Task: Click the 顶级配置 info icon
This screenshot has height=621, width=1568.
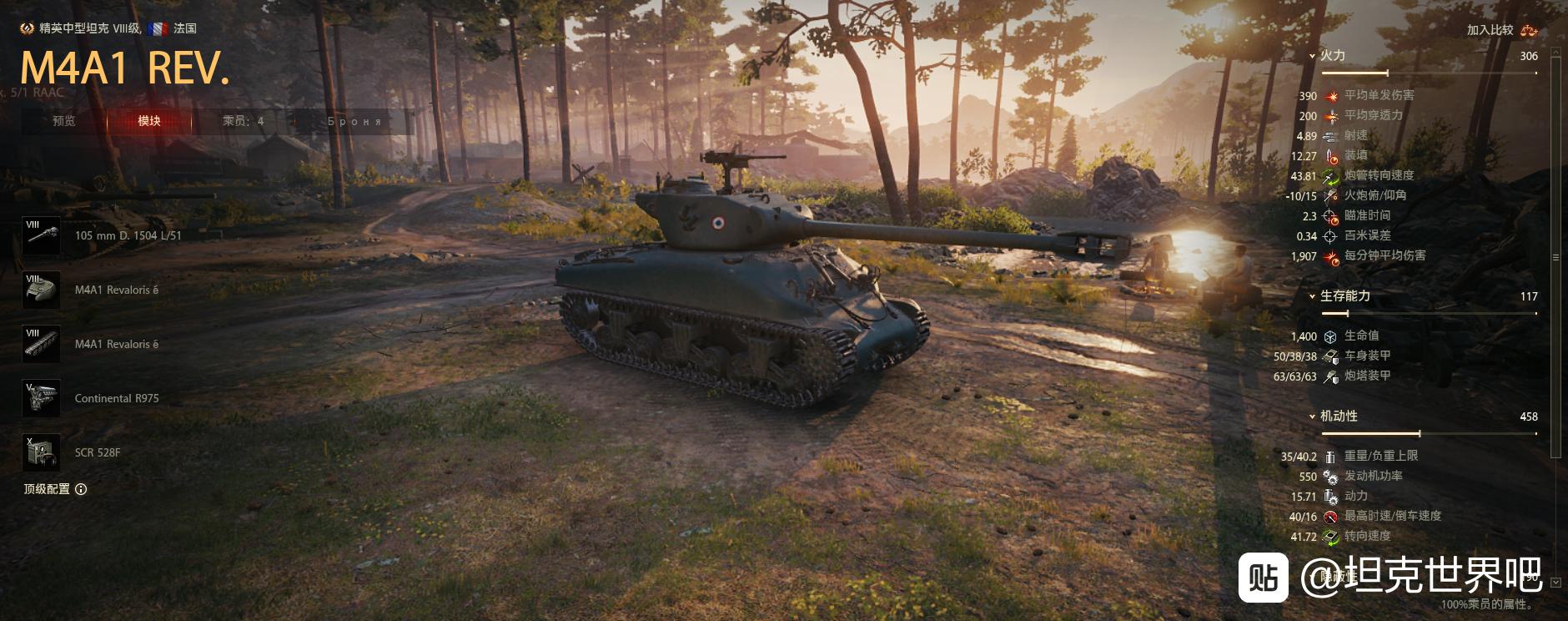Action: [81, 489]
